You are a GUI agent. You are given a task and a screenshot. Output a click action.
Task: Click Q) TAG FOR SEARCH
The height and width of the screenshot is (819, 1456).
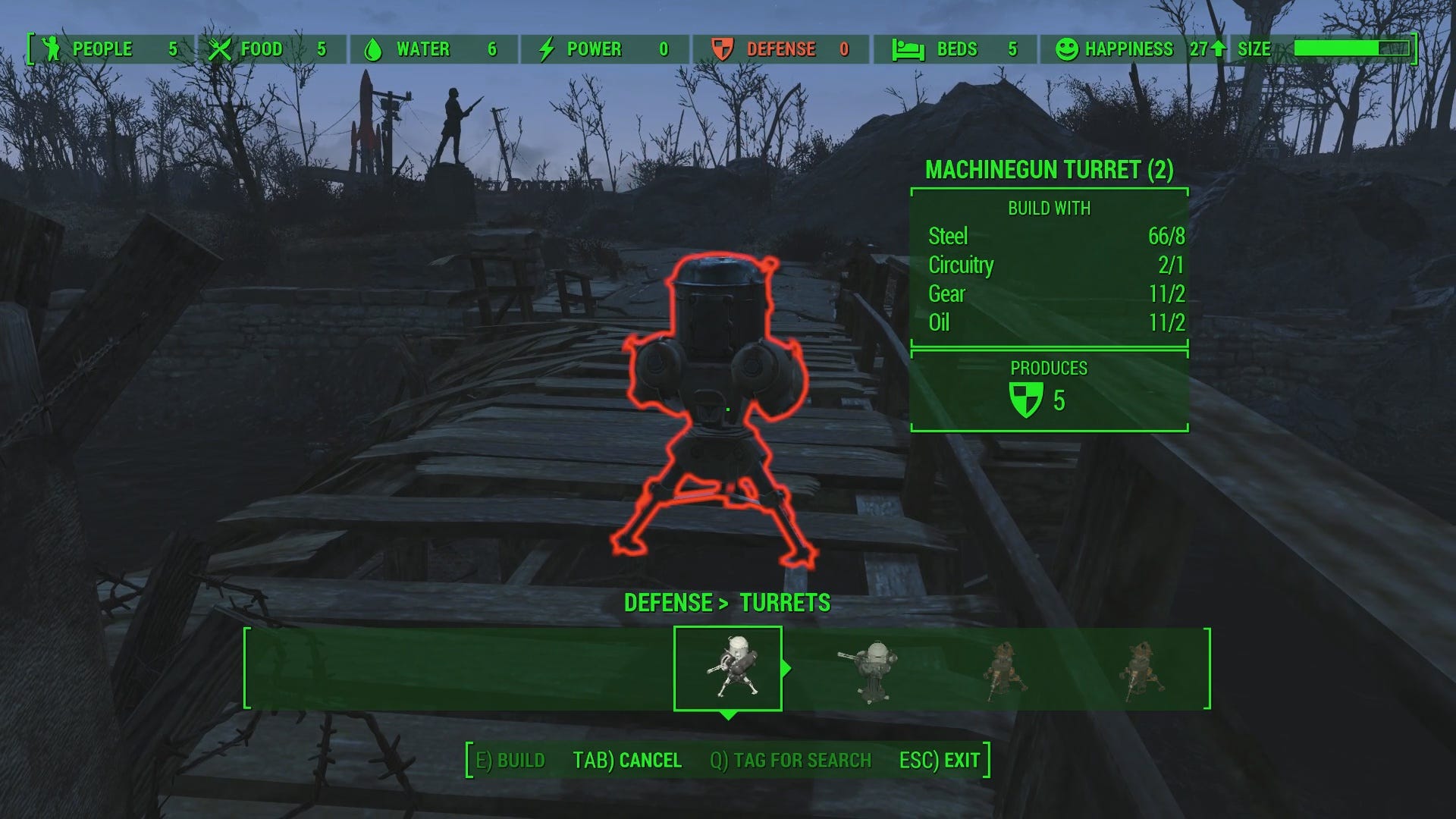pyautogui.click(x=792, y=759)
